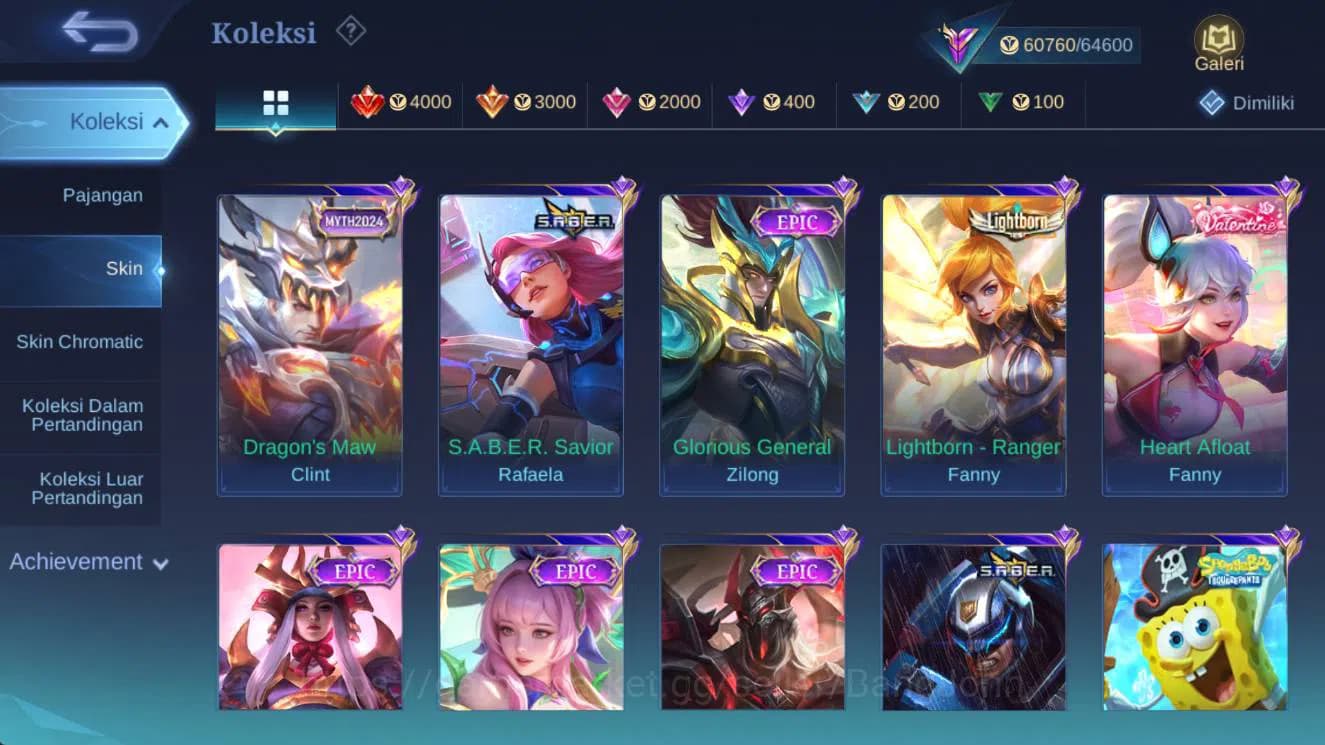Switch to the Skin Chromatic tab
The width and height of the screenshot is (1325, 745).
click(81, 341)
